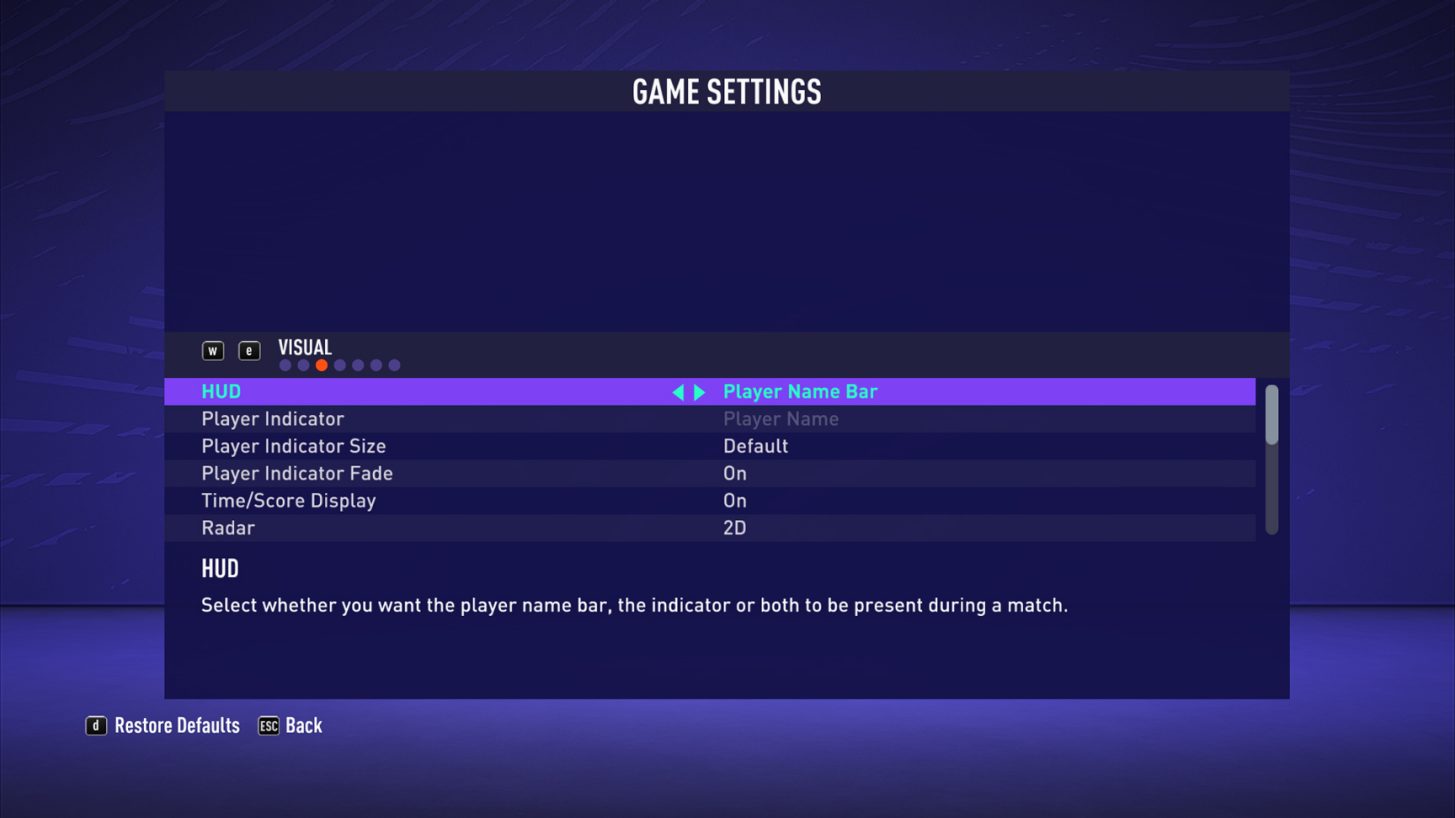Click the second page indicator dot
1455x818 pixels.
tap(303, 364)
